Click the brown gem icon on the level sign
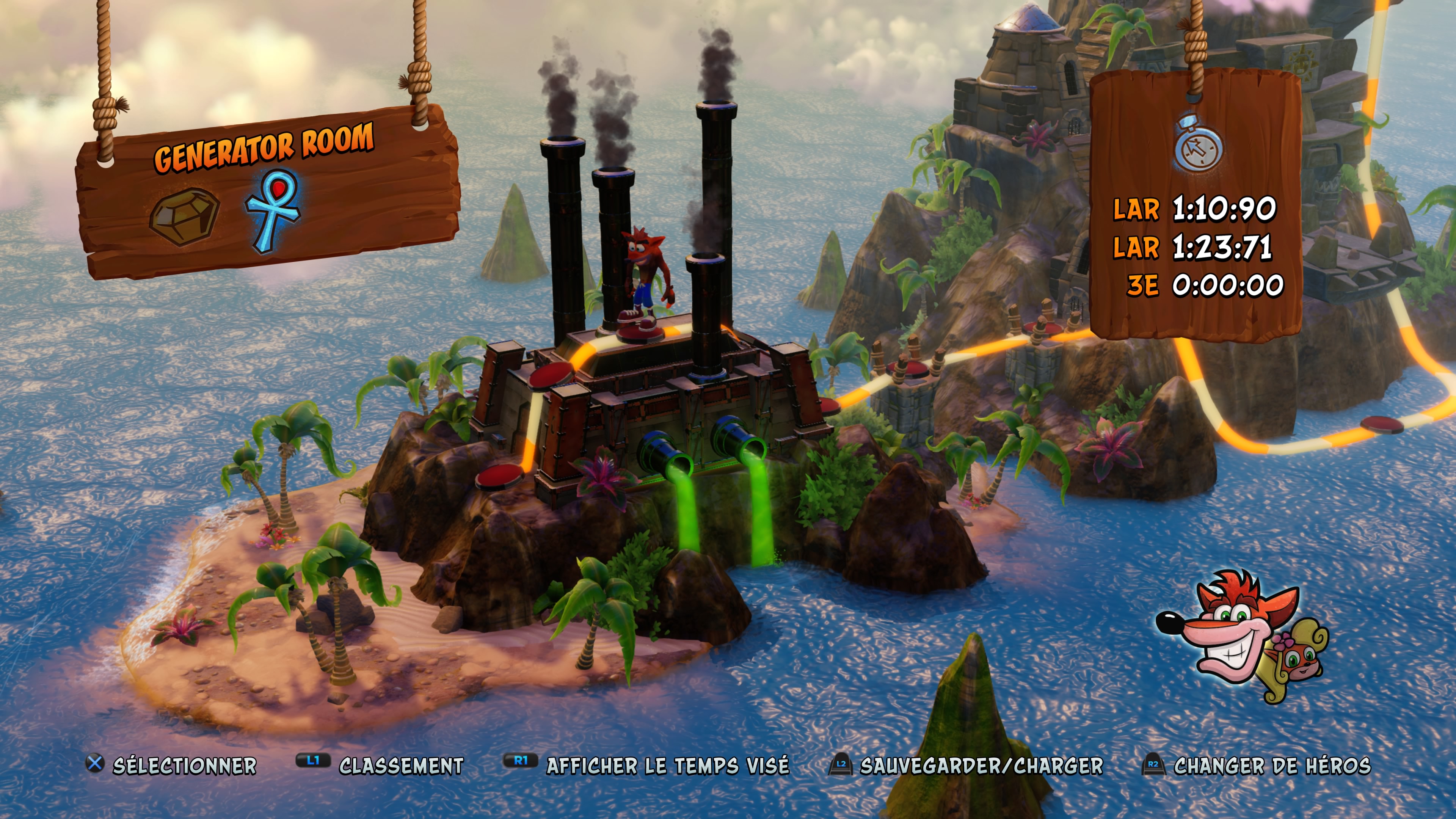Viewport: 1456px width, 819px height. 184,217
